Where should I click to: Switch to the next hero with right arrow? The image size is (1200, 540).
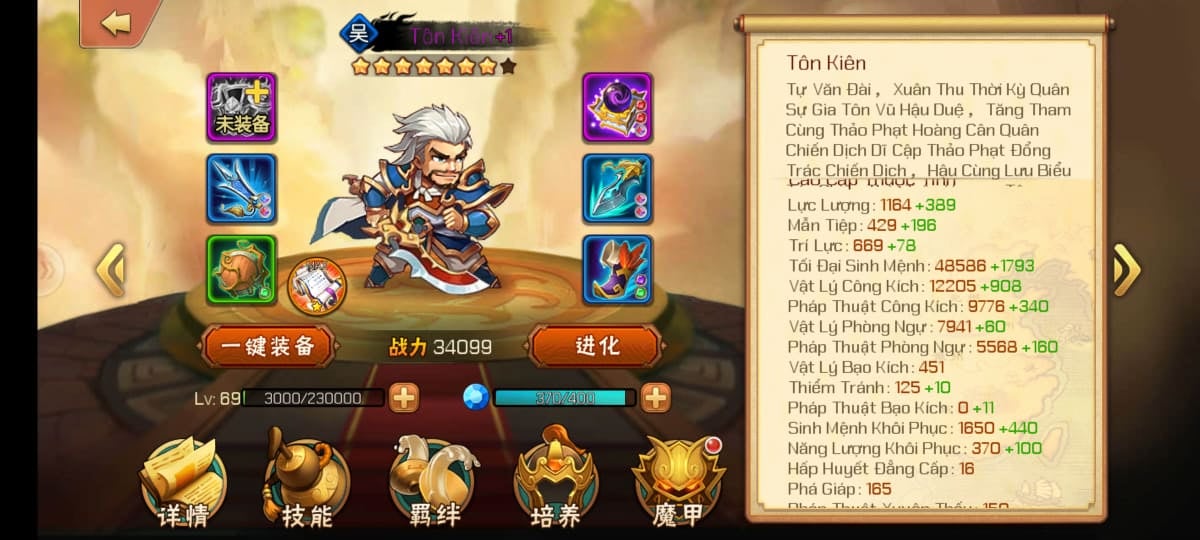pos(1126,270)
